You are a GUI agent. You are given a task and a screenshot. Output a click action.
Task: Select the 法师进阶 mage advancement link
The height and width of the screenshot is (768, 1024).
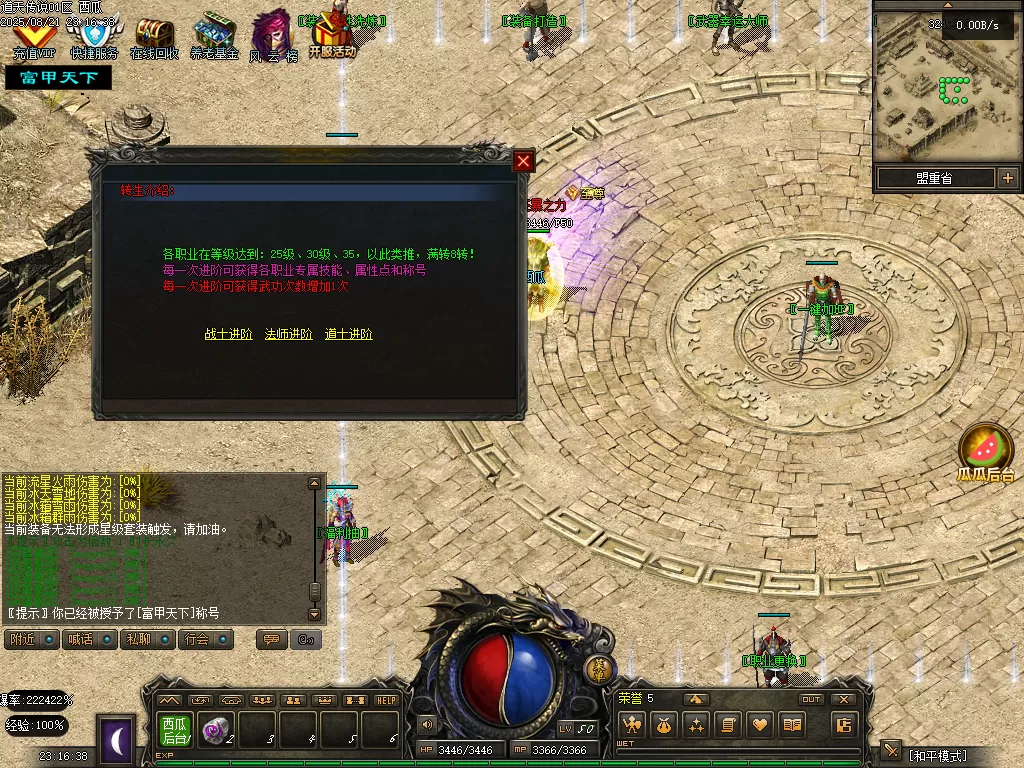tap(288, 334)
